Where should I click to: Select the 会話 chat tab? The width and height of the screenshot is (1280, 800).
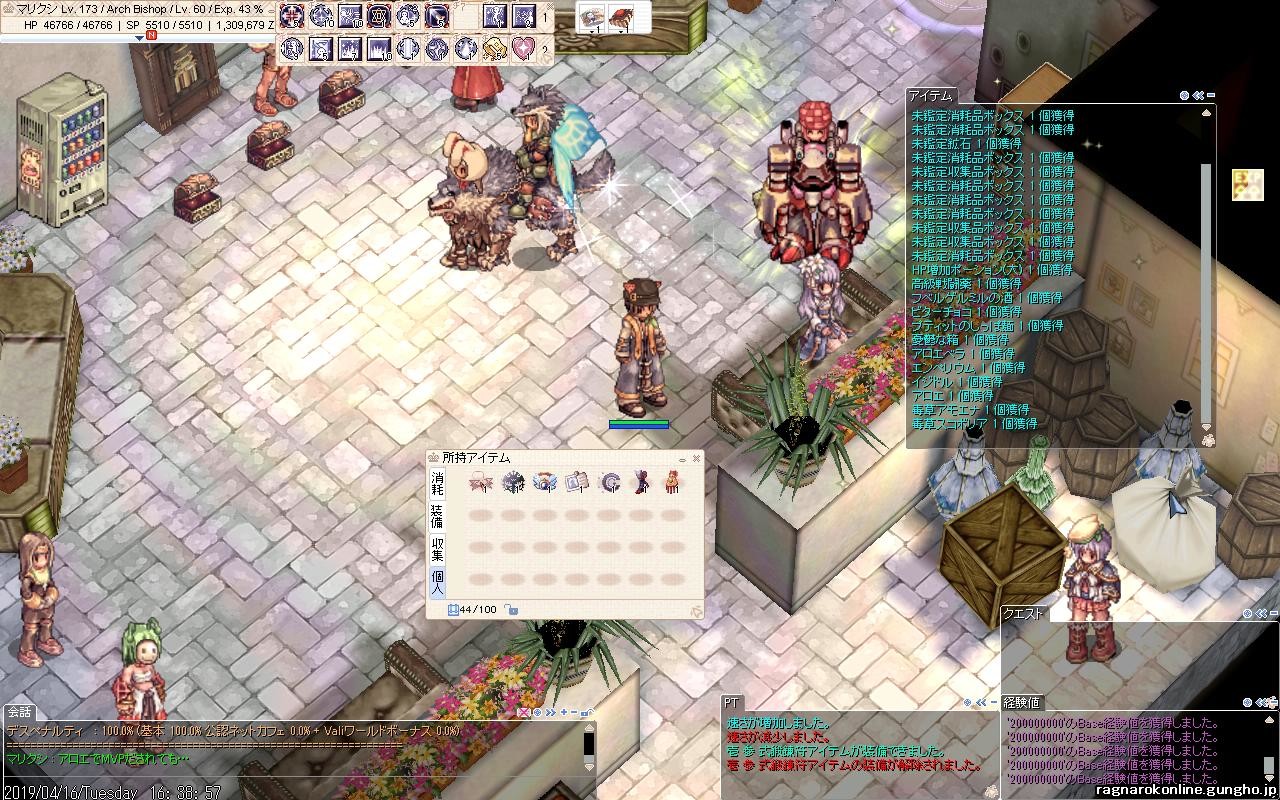(x=19, y=712)
